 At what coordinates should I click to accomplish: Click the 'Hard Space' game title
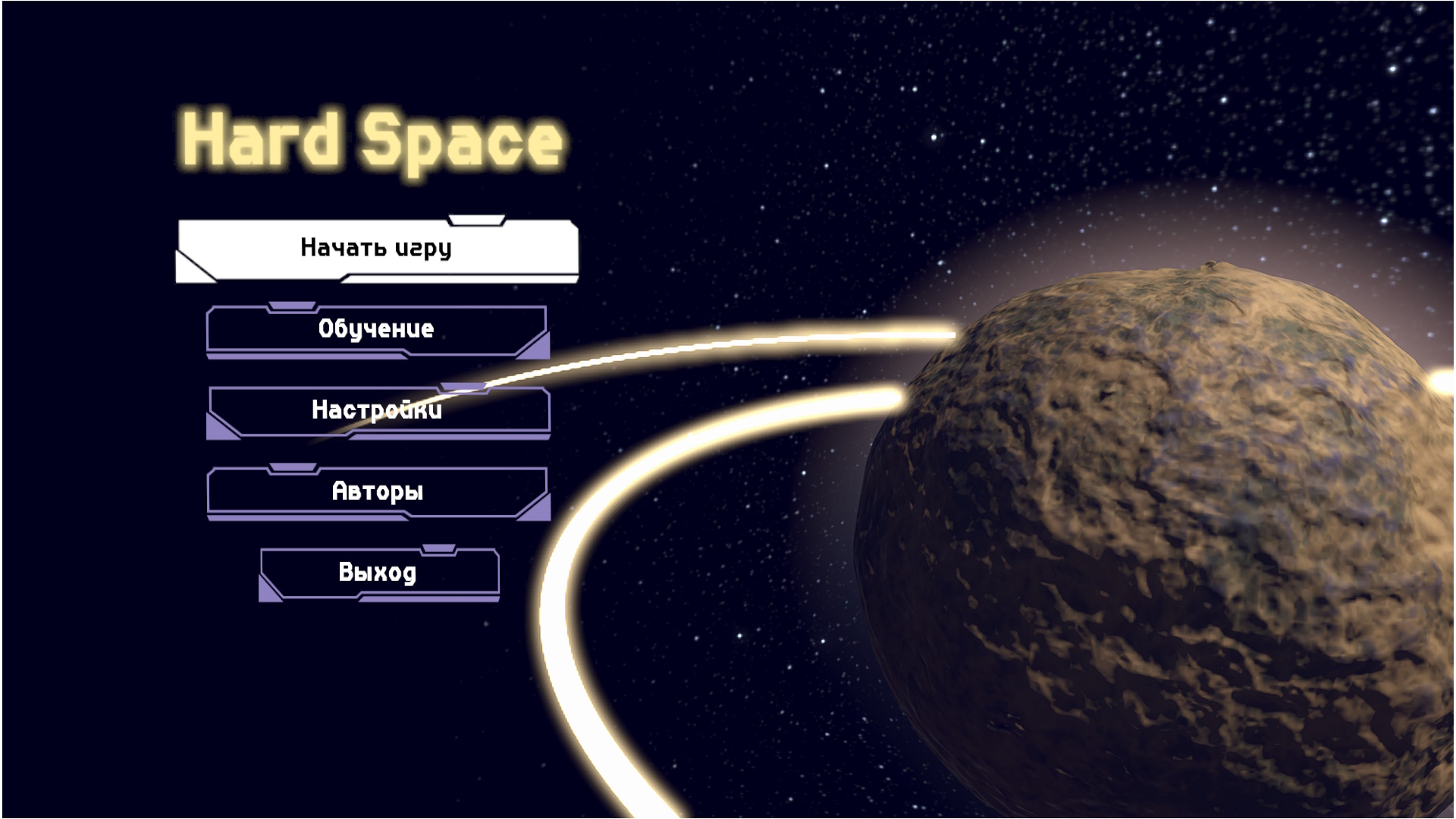tap(366, 139)
